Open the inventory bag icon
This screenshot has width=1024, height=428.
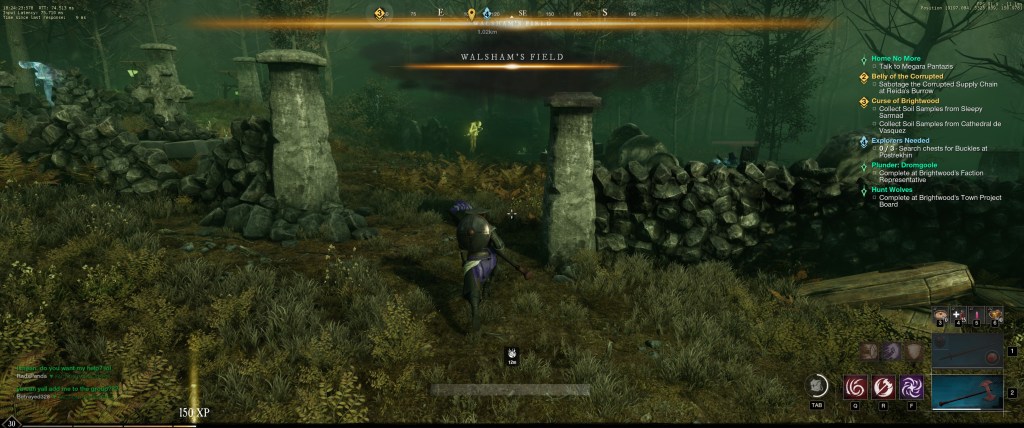[817, 385]
